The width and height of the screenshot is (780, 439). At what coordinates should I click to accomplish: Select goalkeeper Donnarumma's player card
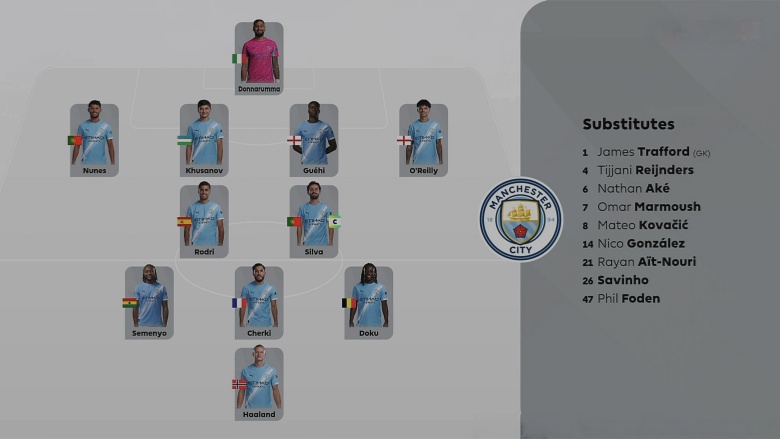pos(259,57)
